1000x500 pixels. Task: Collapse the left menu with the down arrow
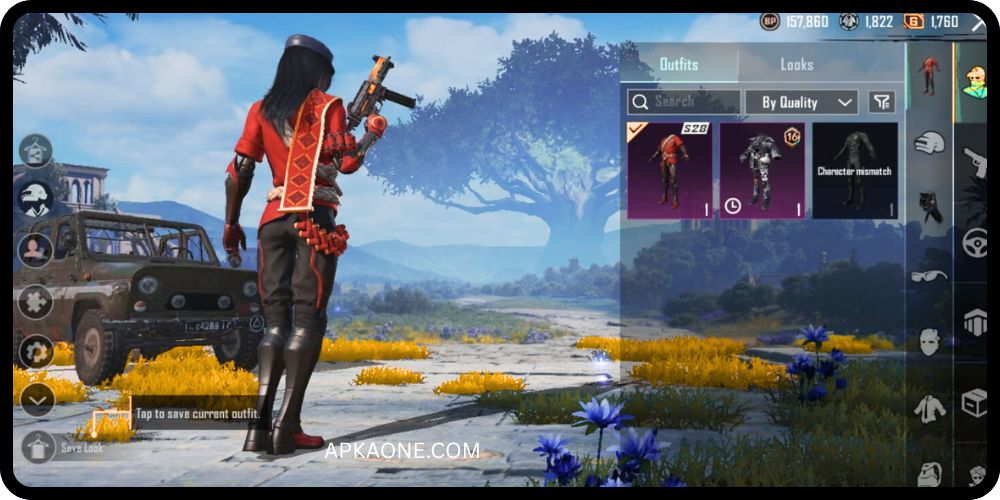[x=37, y=400]
